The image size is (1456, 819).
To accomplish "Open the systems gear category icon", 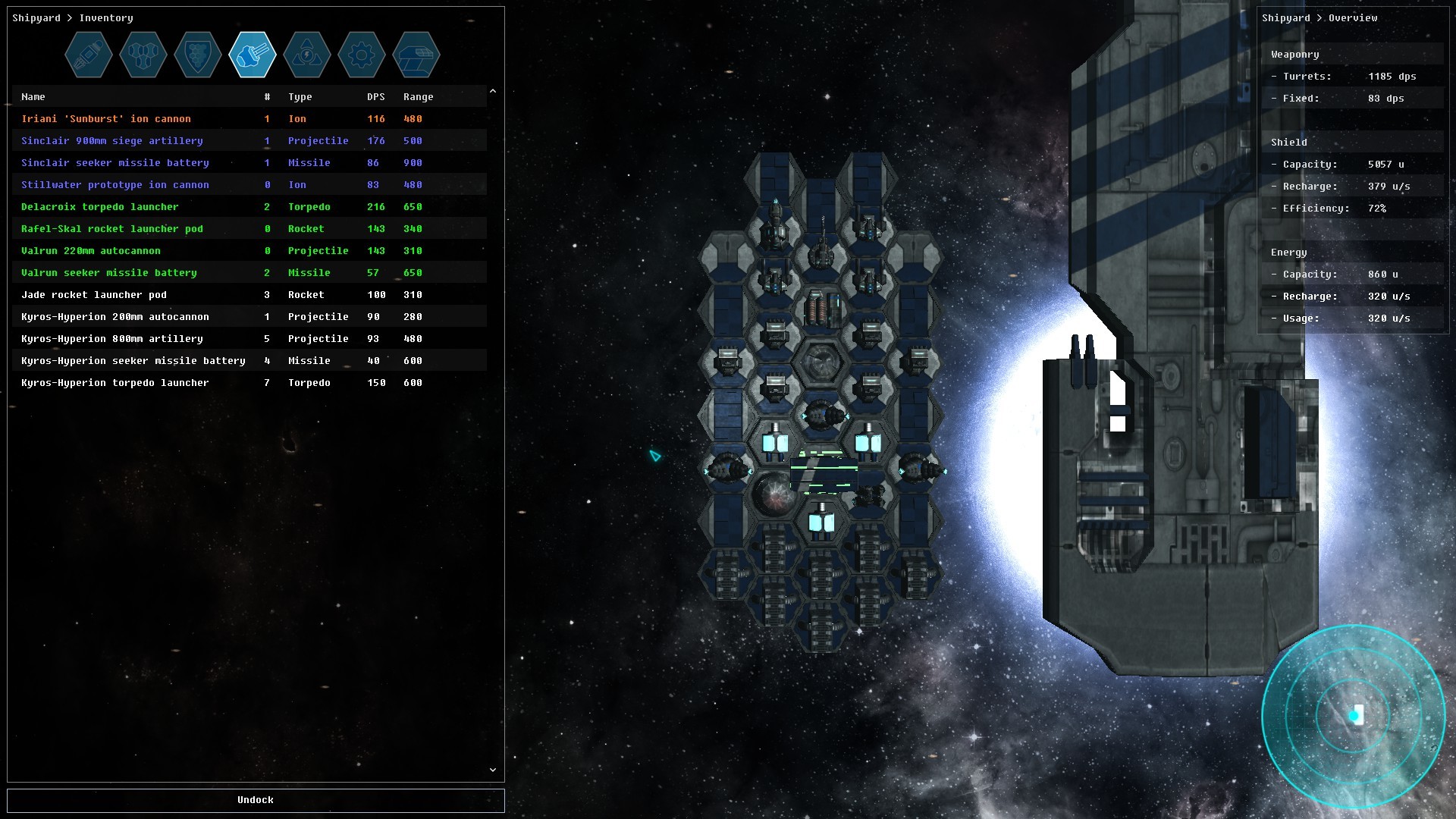I will pyautogui.click(x=362, y=55).
